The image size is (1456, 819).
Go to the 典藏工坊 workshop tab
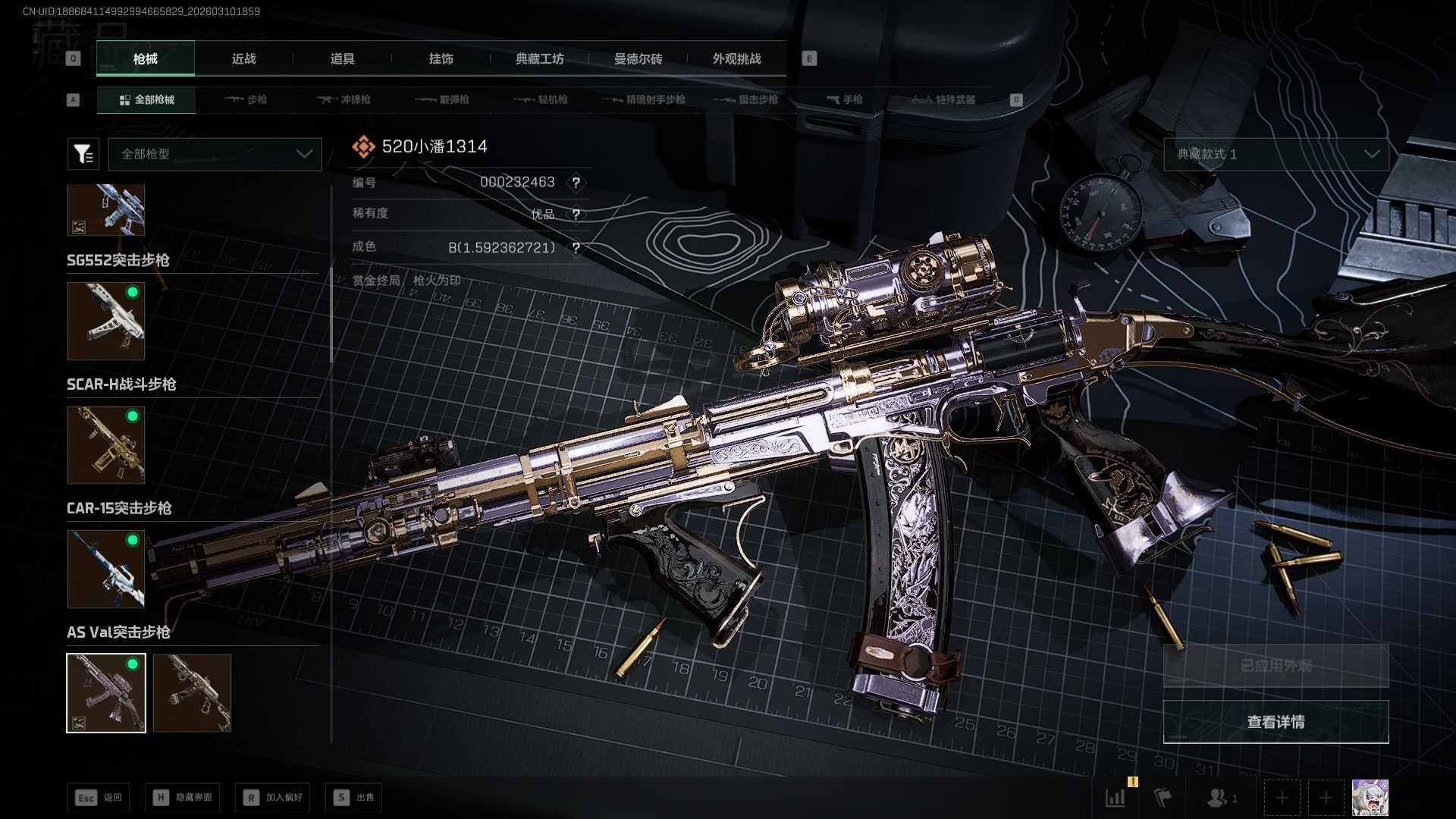[539, 59]
